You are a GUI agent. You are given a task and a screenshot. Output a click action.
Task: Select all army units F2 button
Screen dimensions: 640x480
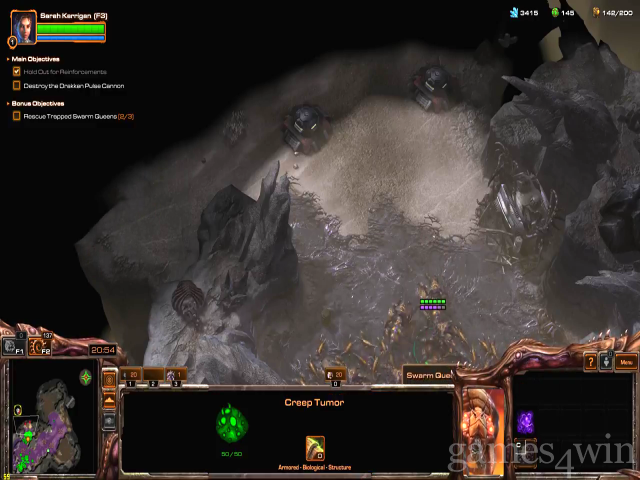42,348
